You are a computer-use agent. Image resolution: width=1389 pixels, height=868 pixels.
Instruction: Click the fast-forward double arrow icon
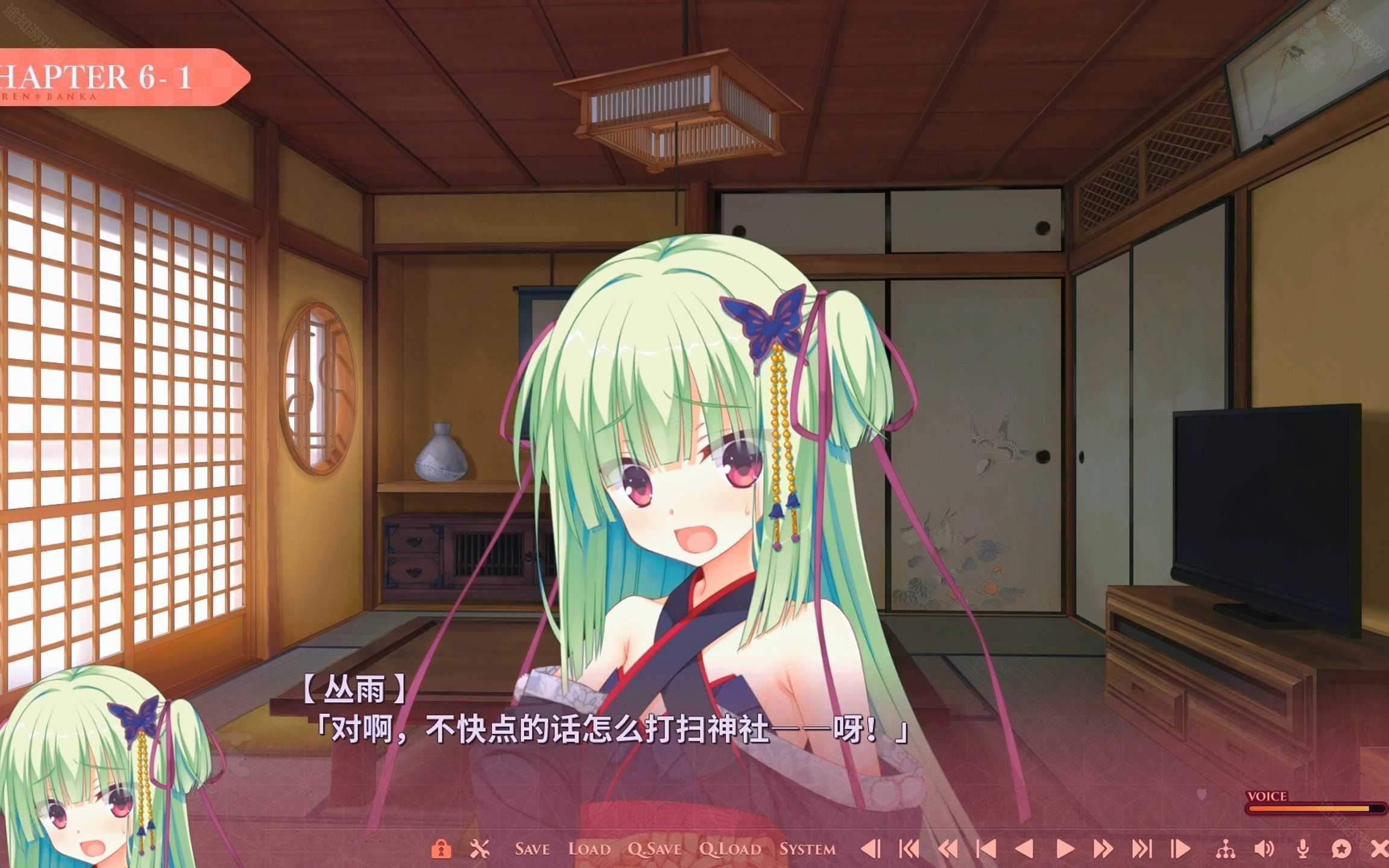tap(1104, 850)
